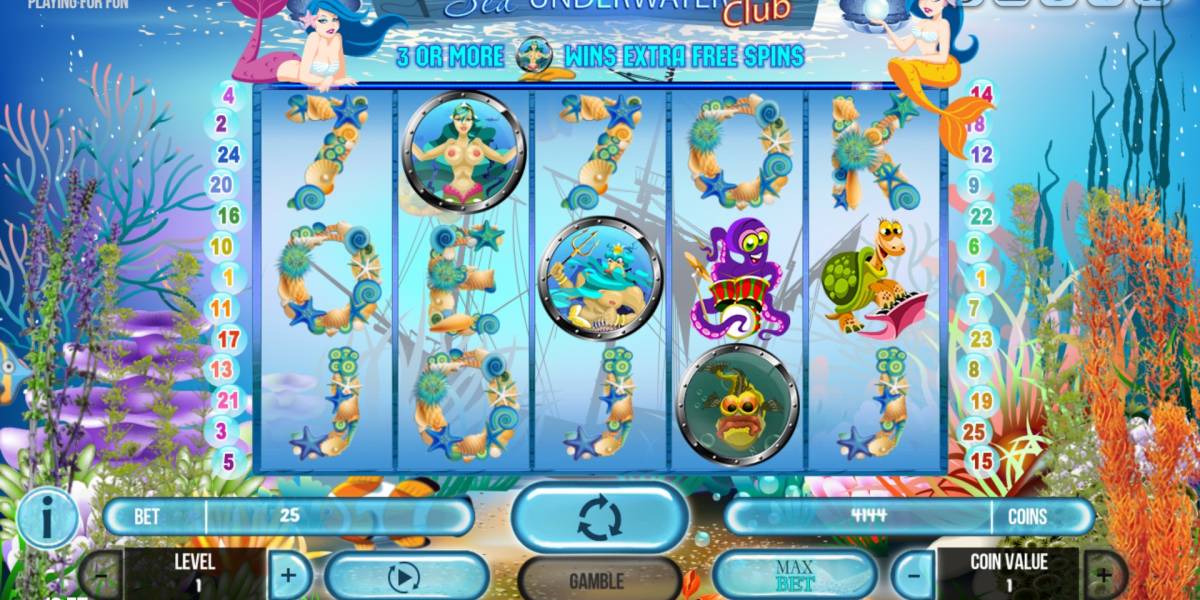The width and height of the screenshot is (1200, 600).
Task: Spin the reels with the circular arrows button
Action: (x=599, y=518)
